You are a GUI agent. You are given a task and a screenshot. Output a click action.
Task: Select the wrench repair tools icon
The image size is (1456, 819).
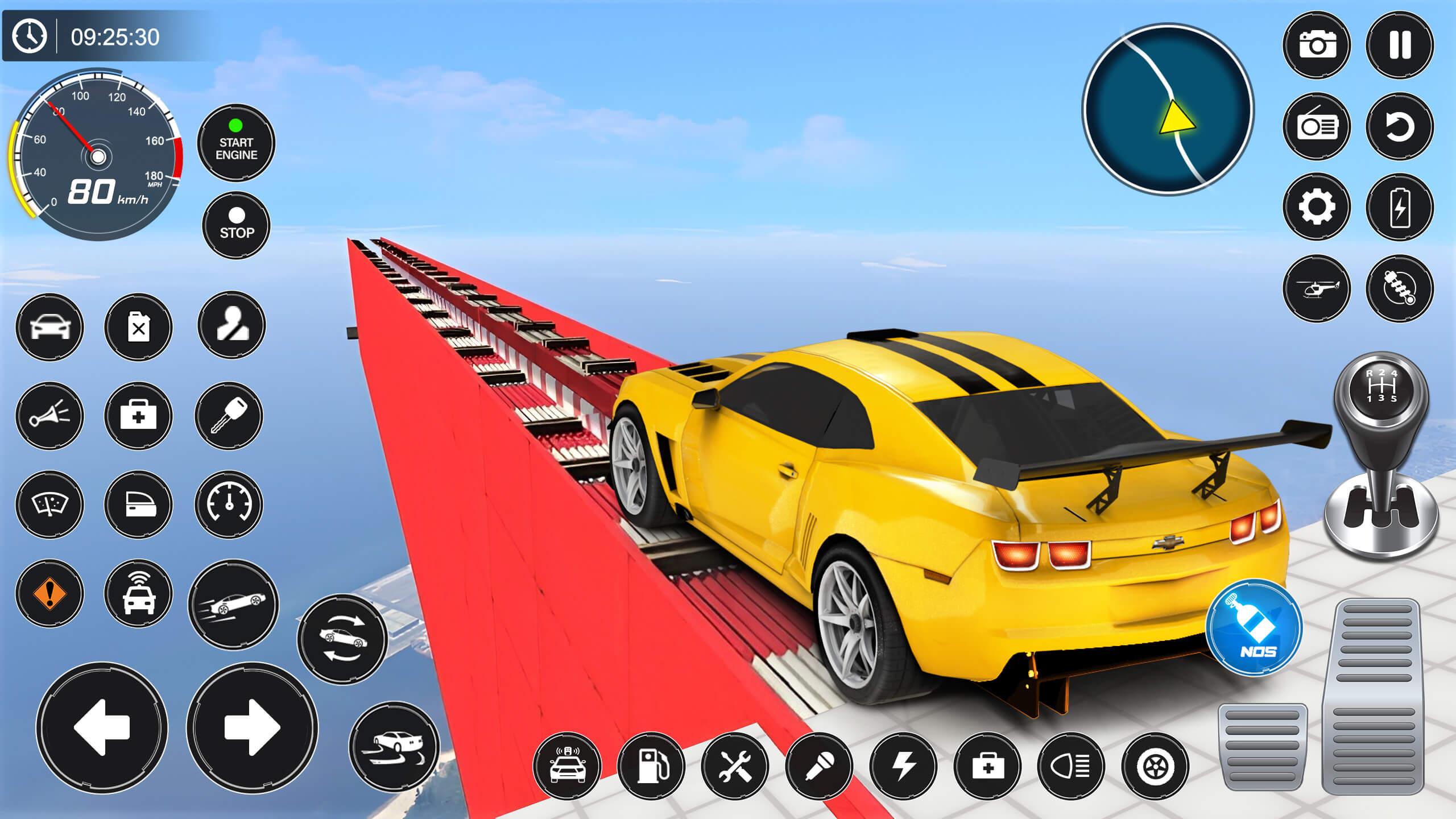(x=735, y=766)
